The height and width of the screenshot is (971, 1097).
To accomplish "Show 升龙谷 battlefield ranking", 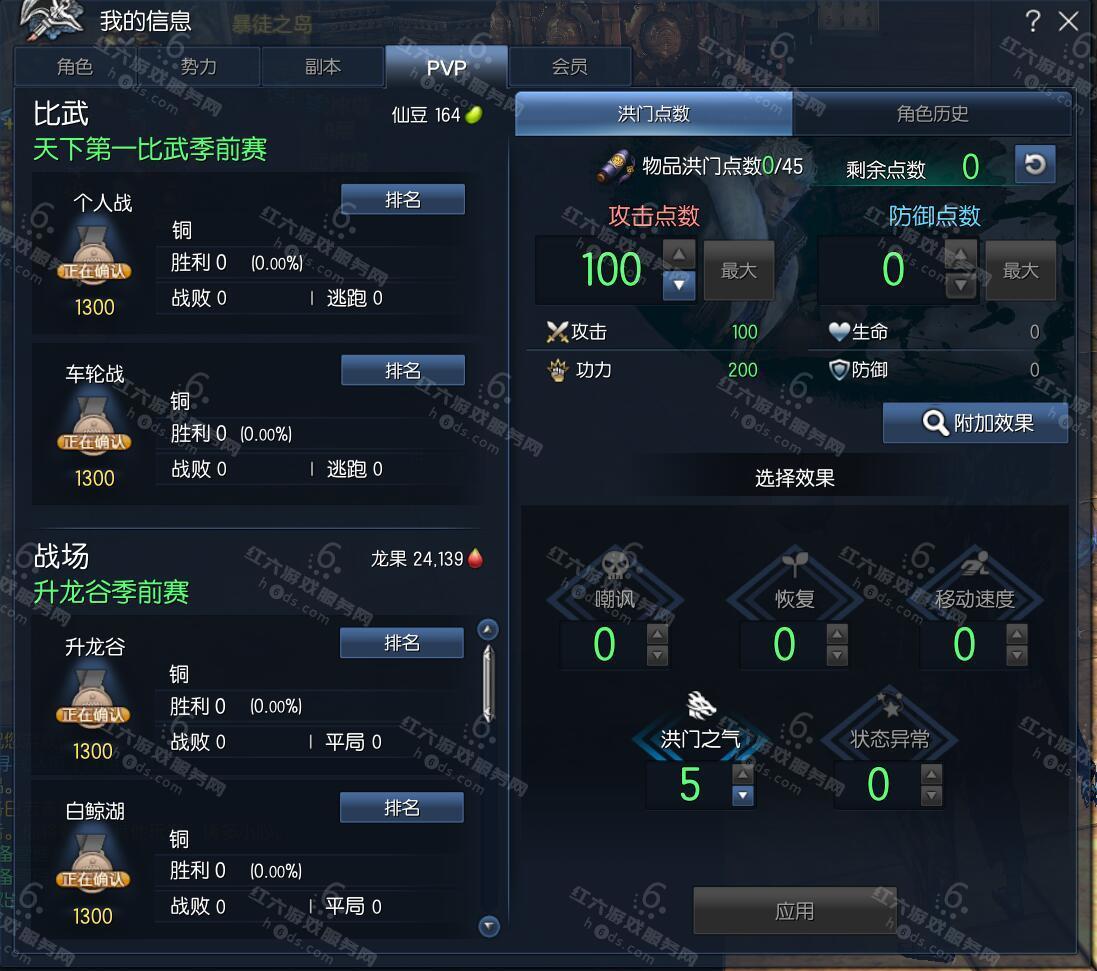I will click(x=401, y=643).
